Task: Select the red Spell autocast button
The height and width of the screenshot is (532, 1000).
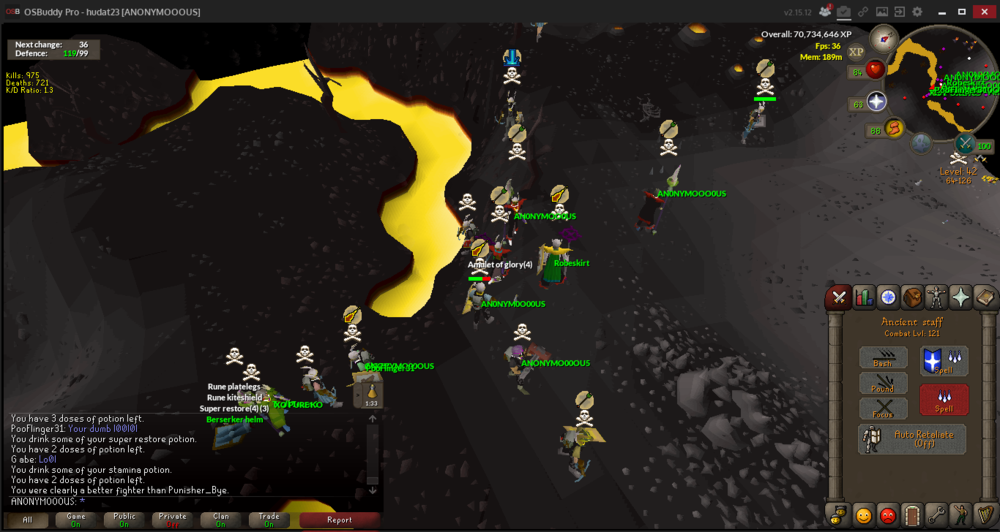Action: click(x=944, y=399)
